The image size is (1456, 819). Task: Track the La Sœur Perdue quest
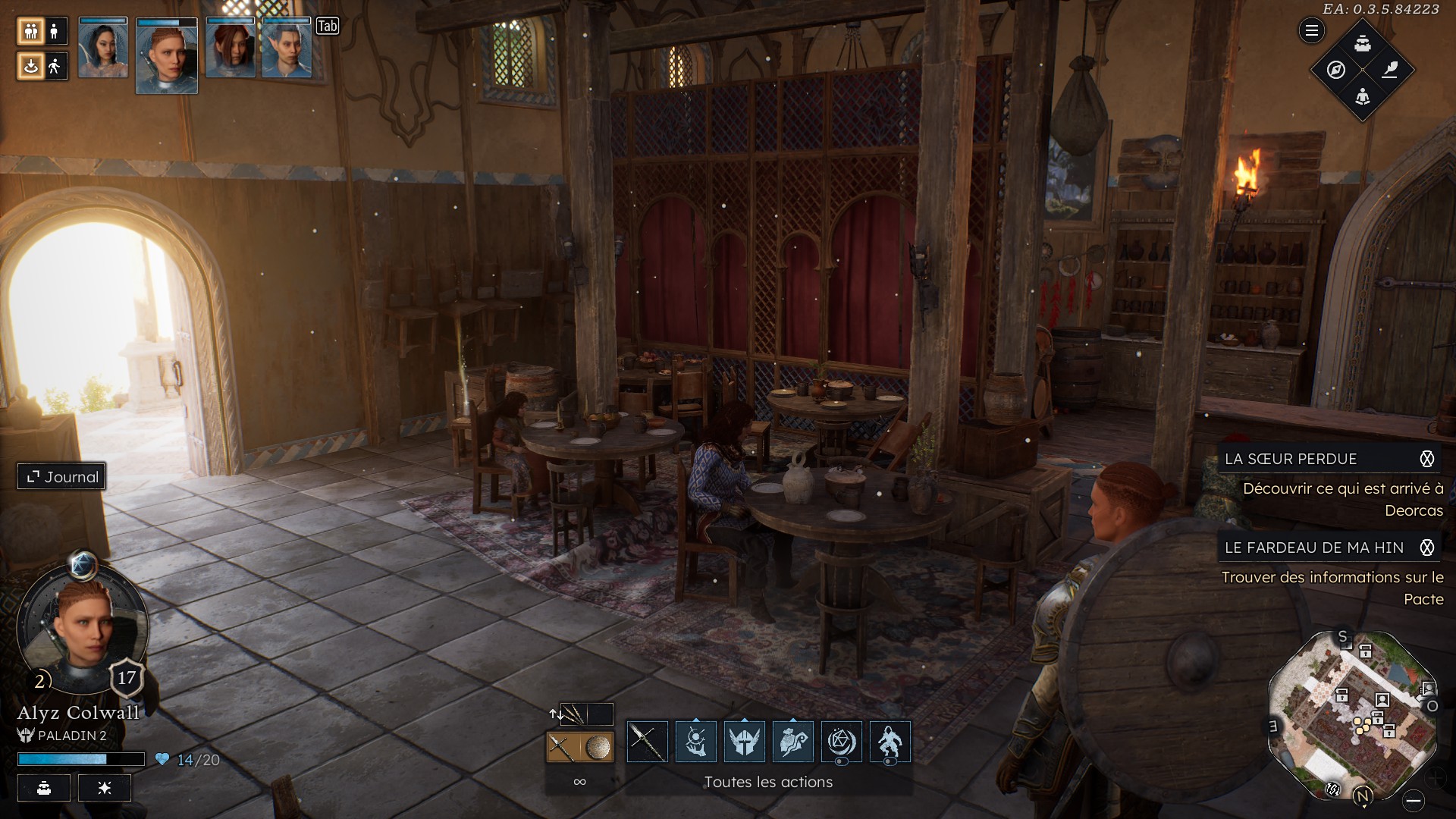1427,459
